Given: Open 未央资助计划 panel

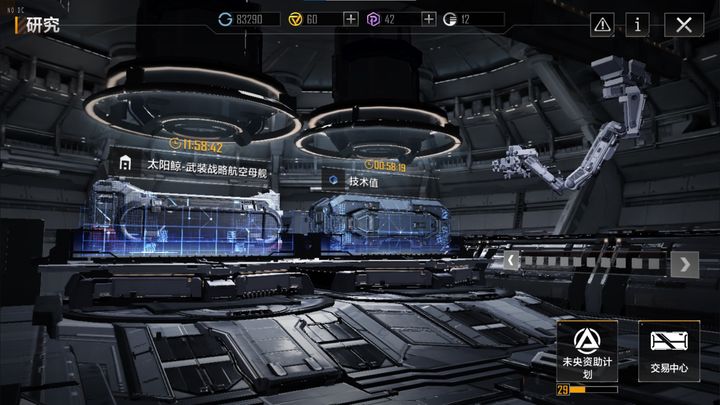Looking at the screenshot, I should [586, 351].
